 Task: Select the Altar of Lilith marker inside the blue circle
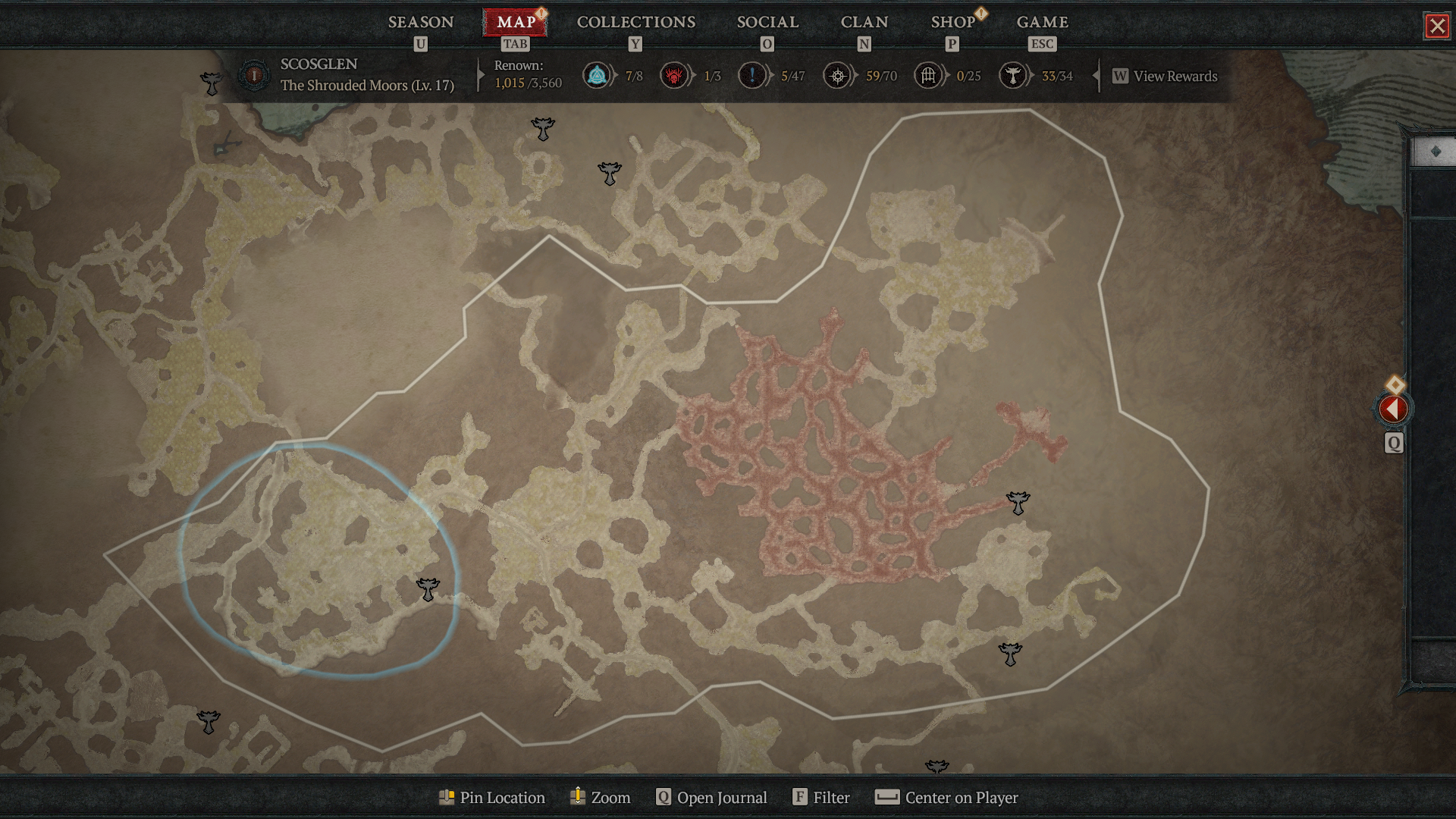(428, 588)
